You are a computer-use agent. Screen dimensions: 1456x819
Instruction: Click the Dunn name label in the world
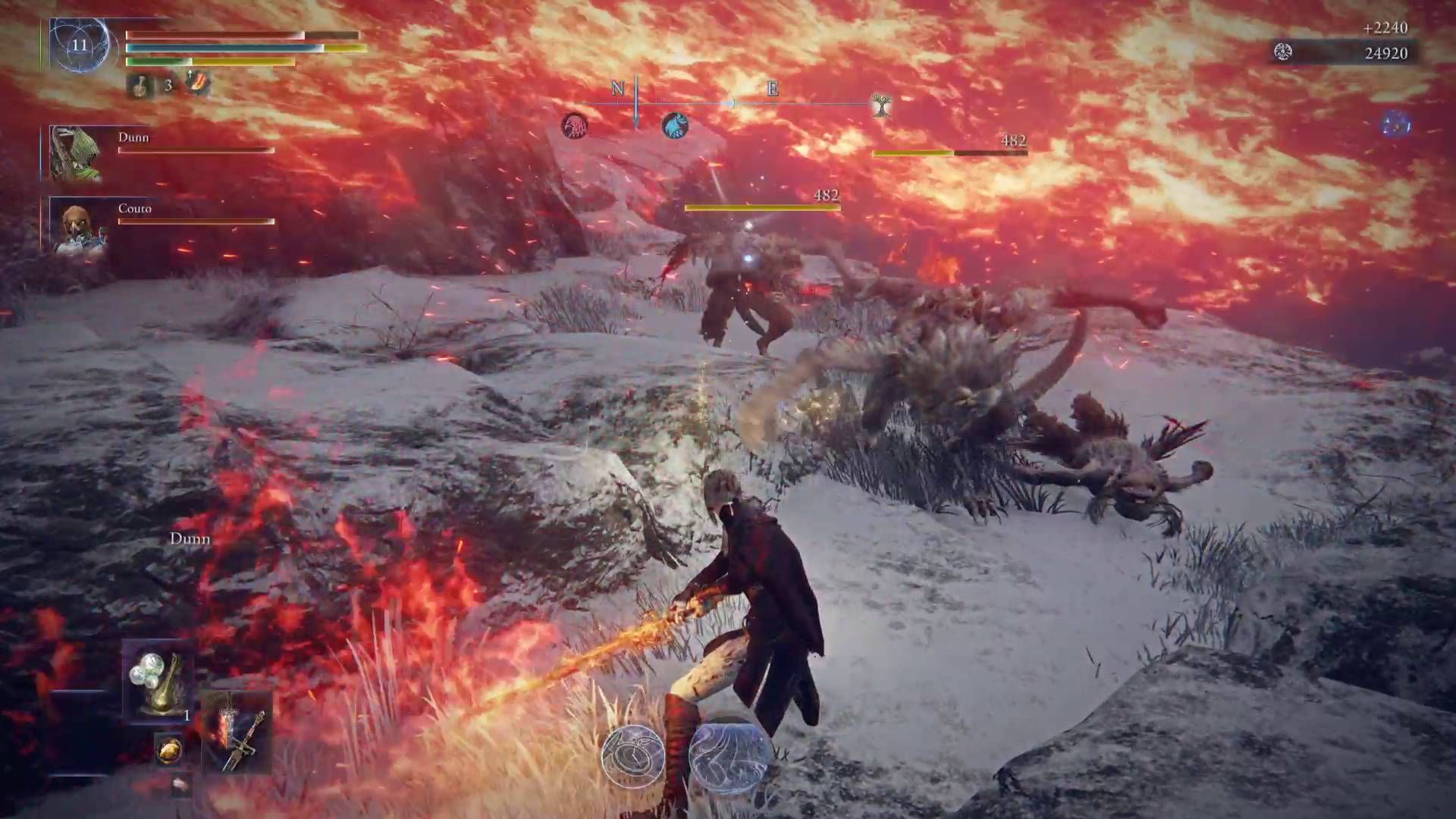pos(190,538)
